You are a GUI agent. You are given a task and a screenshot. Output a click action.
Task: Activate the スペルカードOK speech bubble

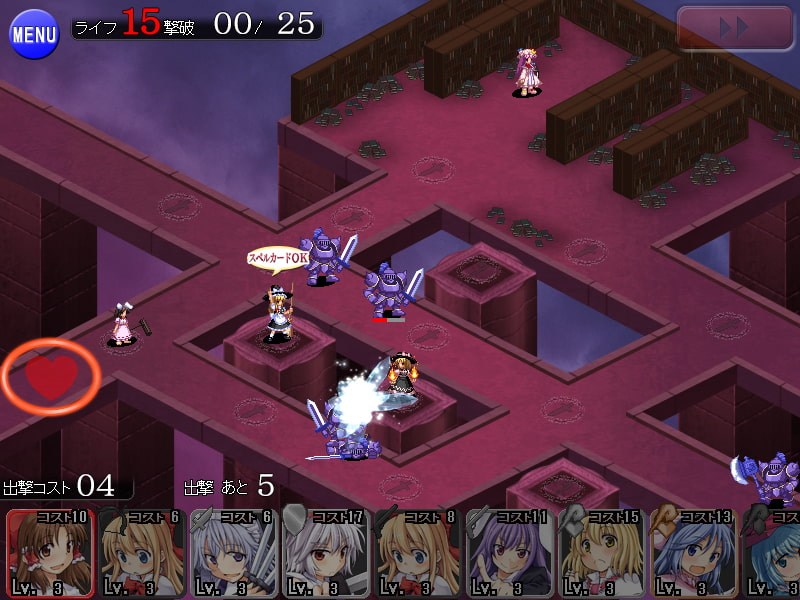point(277,257)
